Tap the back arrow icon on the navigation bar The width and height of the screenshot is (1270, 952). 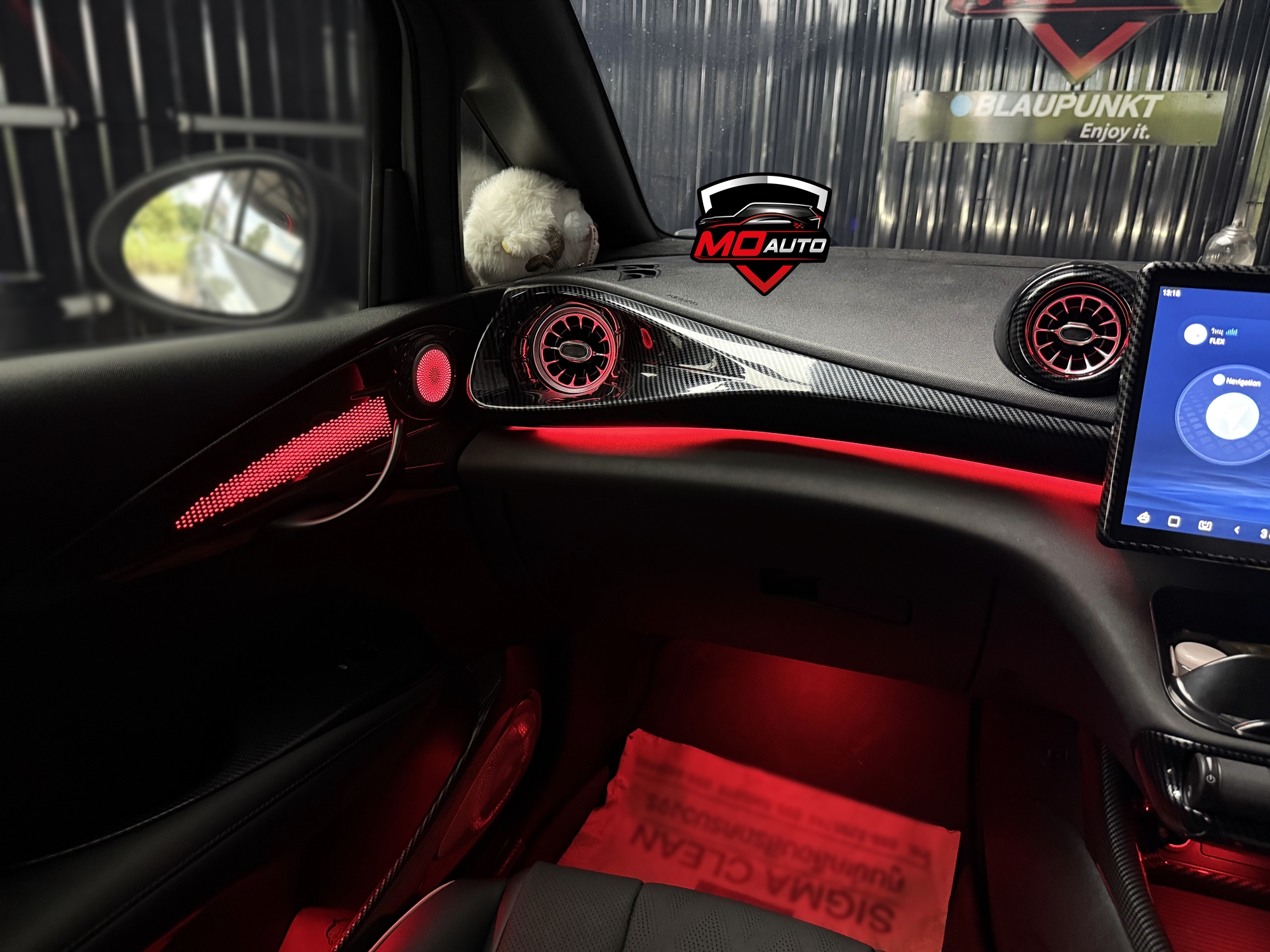(1237, 529)
